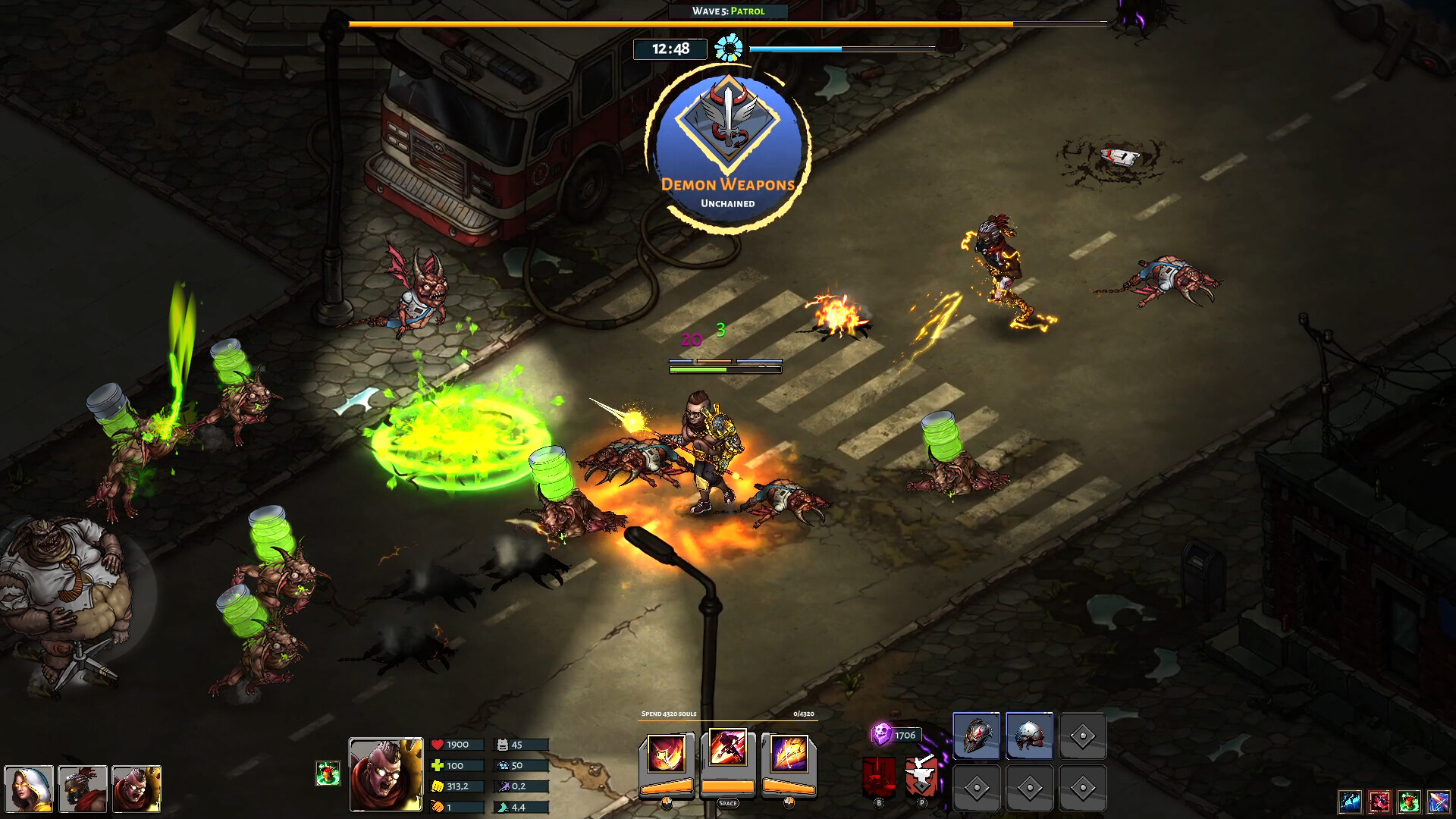Toggle the equipped spiked helmet item
Screen dimensions: 1456x819
[x=978, y=737]
